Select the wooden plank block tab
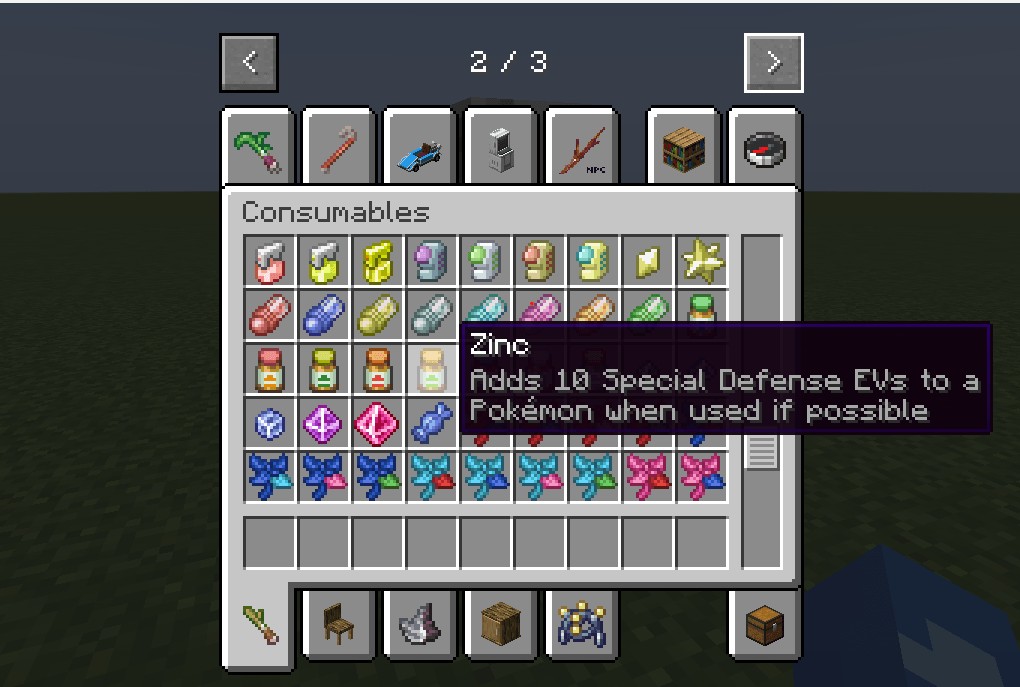This screenshot has height=687, width=1020. (502, 625)
